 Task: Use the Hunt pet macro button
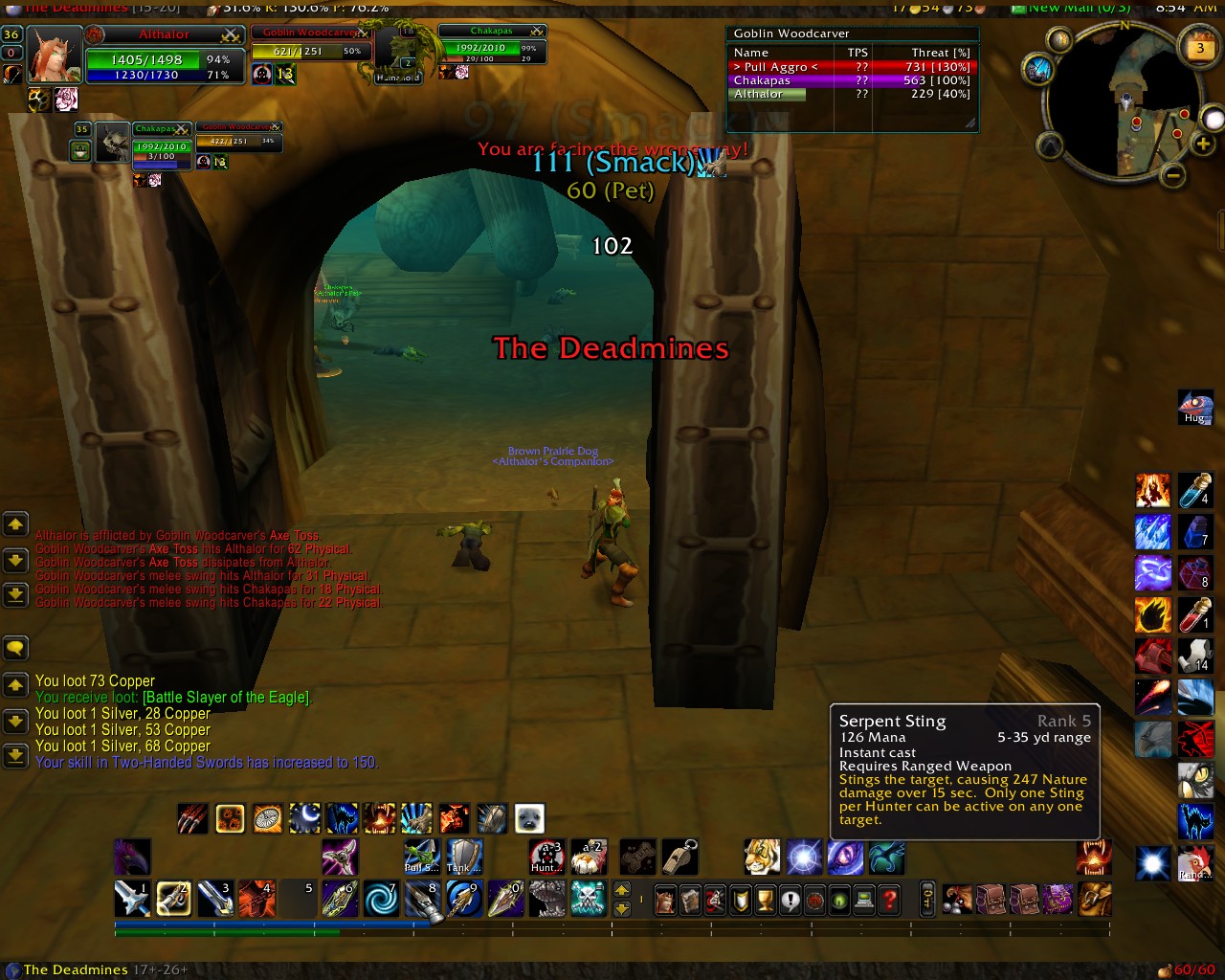pos(547,857)
